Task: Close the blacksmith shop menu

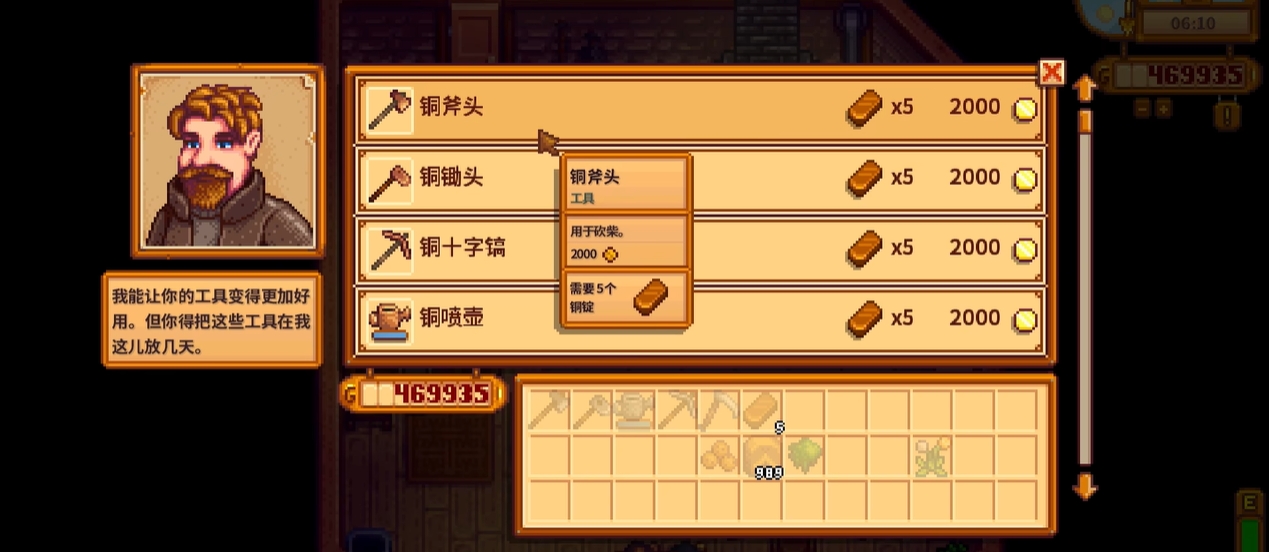Action: [x=1051, y=72]
